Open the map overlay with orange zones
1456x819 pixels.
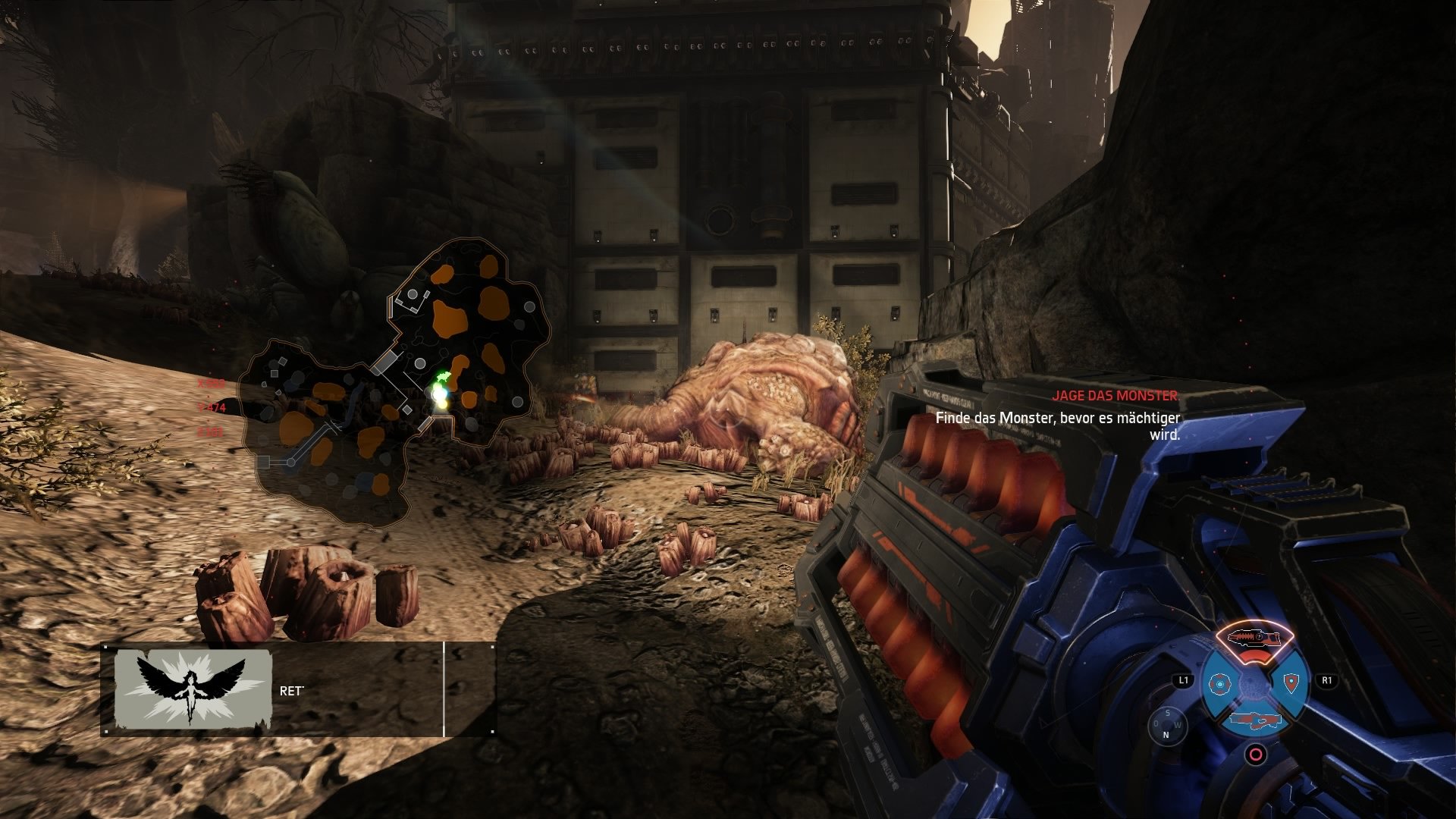396,385
